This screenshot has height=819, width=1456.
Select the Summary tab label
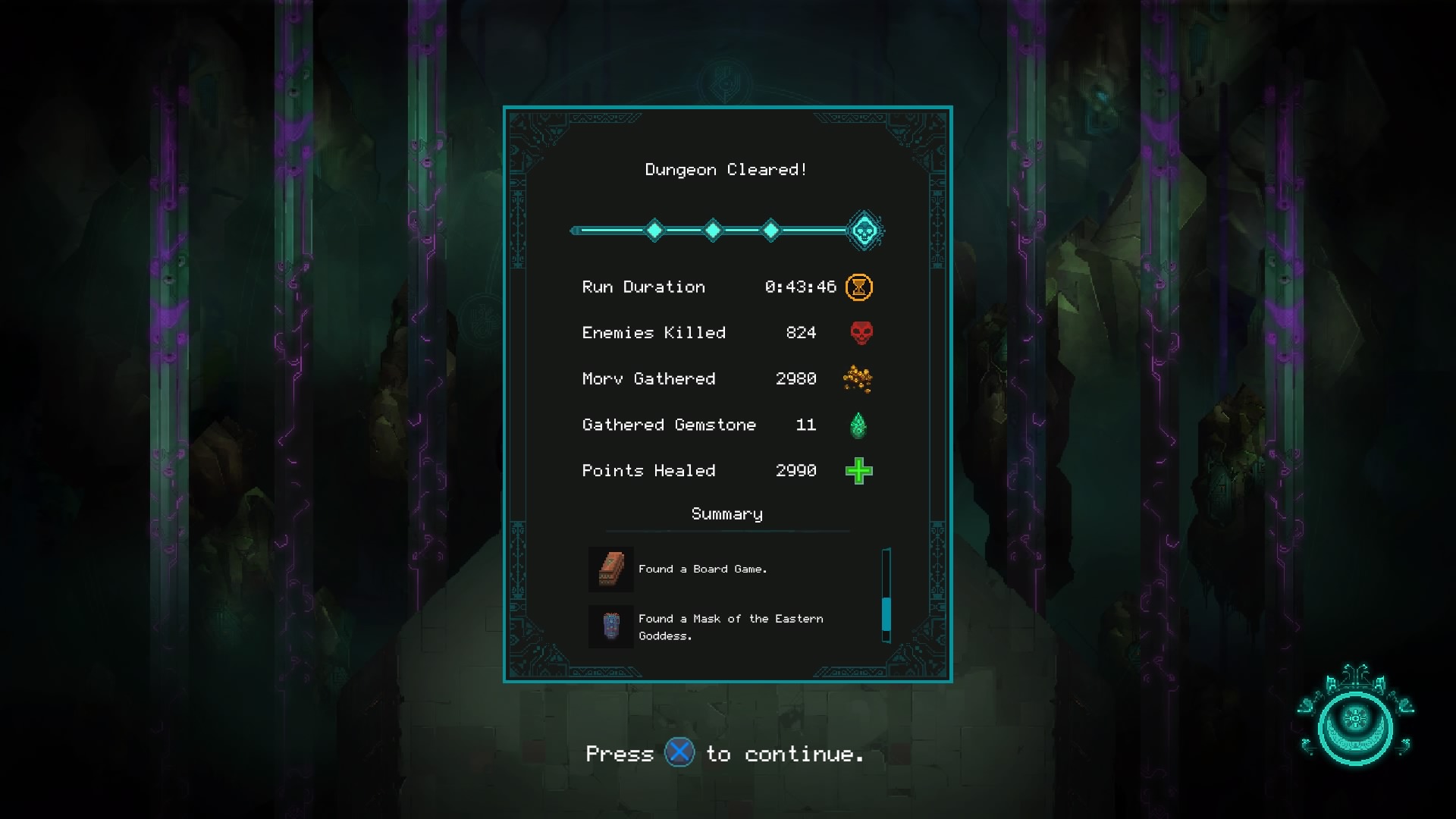pyautogui.click(x=726, y=514)
